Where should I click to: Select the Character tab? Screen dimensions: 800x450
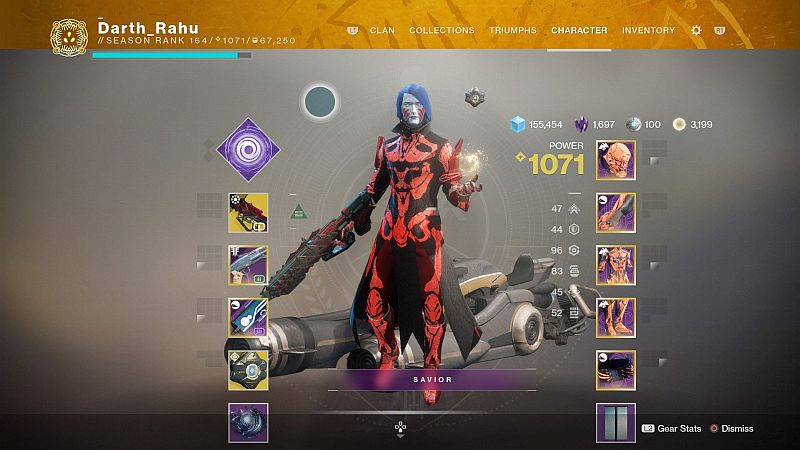tap(579, 30)
